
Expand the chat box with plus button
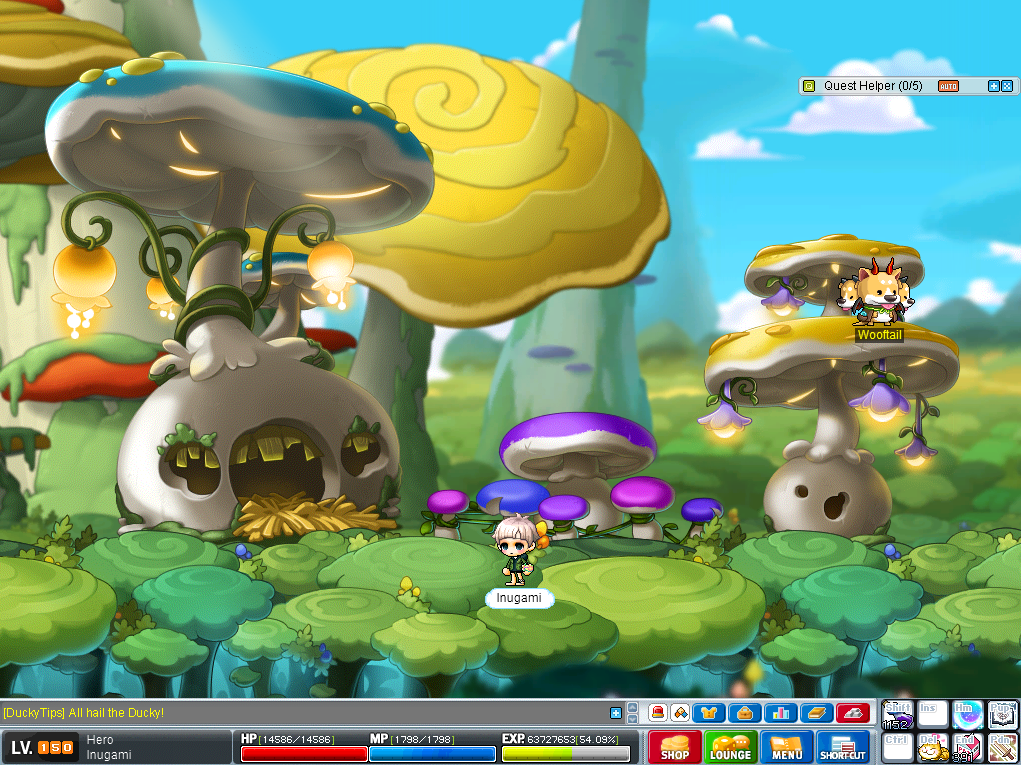tap(616, 713)
